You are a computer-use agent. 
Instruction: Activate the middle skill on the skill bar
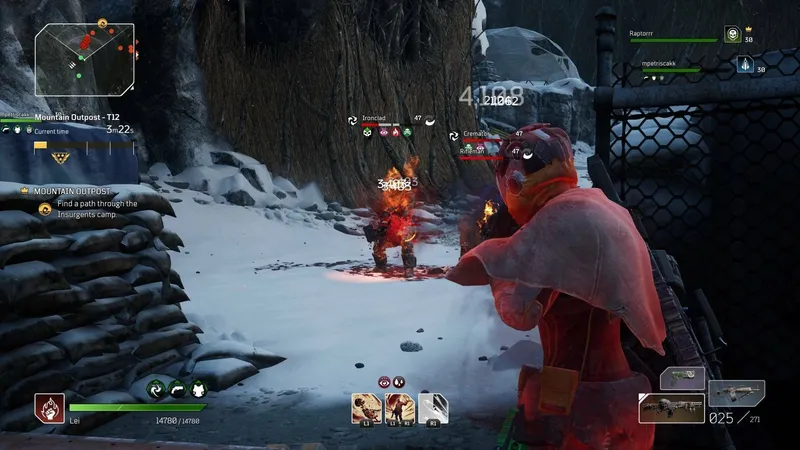click(399, 407)
